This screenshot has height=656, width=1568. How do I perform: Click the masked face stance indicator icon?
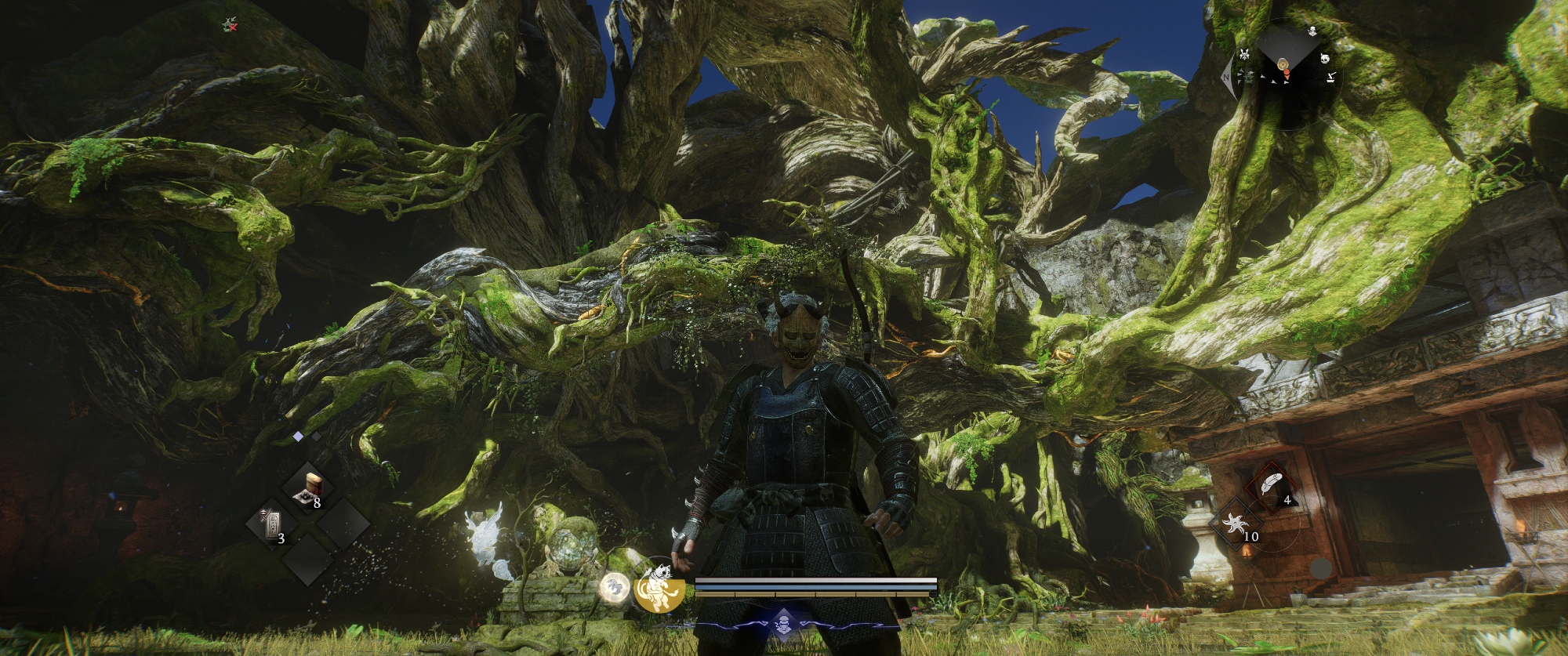click(x=782, y=625)
